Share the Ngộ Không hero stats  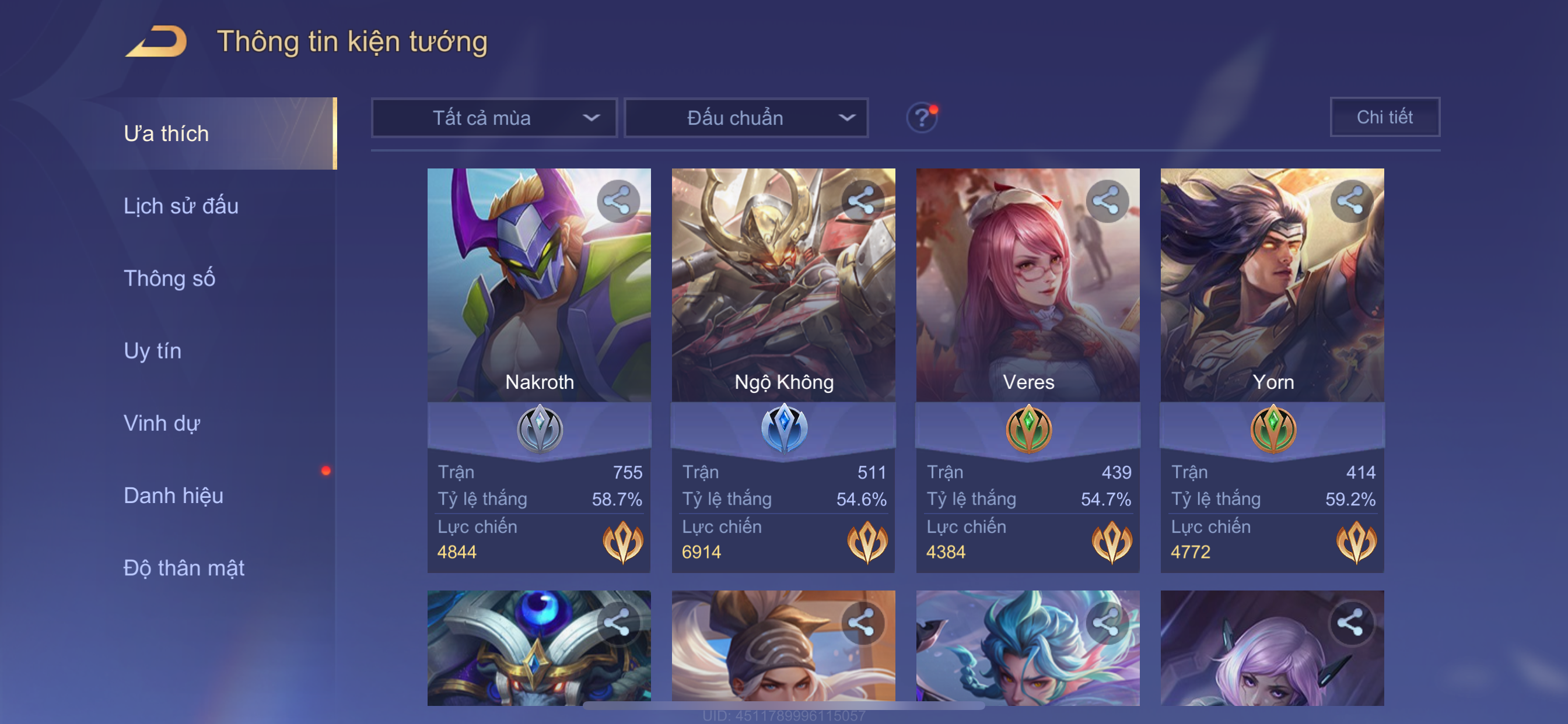pos(862,201)
